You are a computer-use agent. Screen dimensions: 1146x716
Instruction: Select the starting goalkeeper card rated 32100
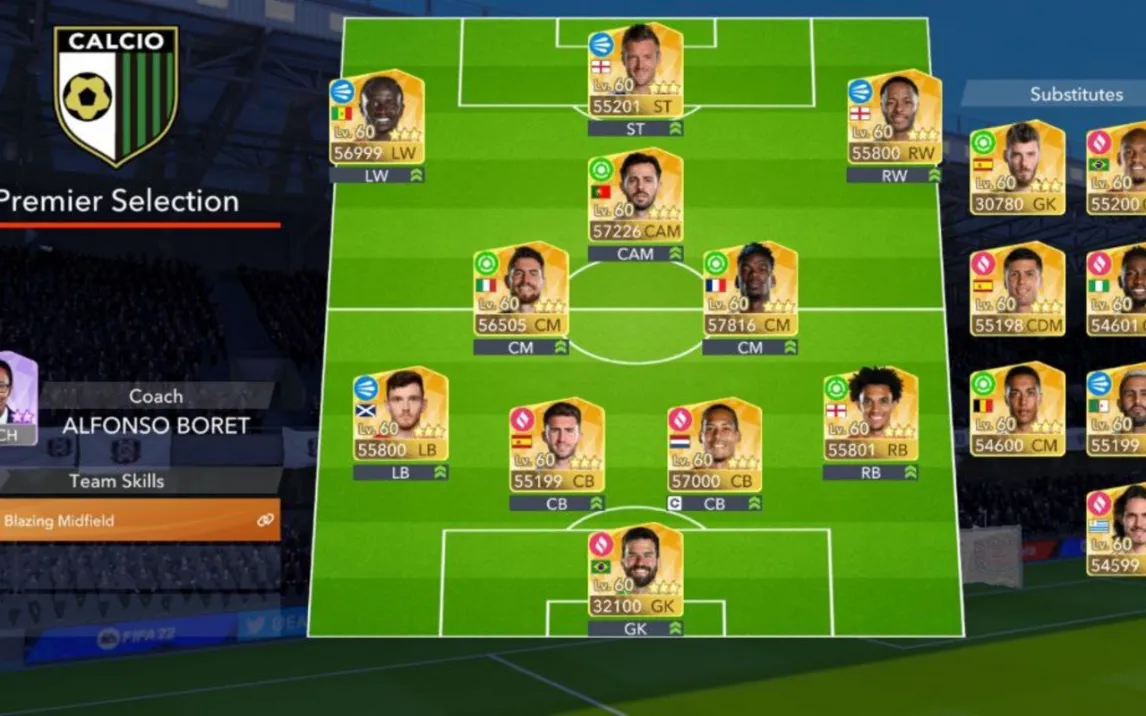pyautogui.click(x=635, y=571)
